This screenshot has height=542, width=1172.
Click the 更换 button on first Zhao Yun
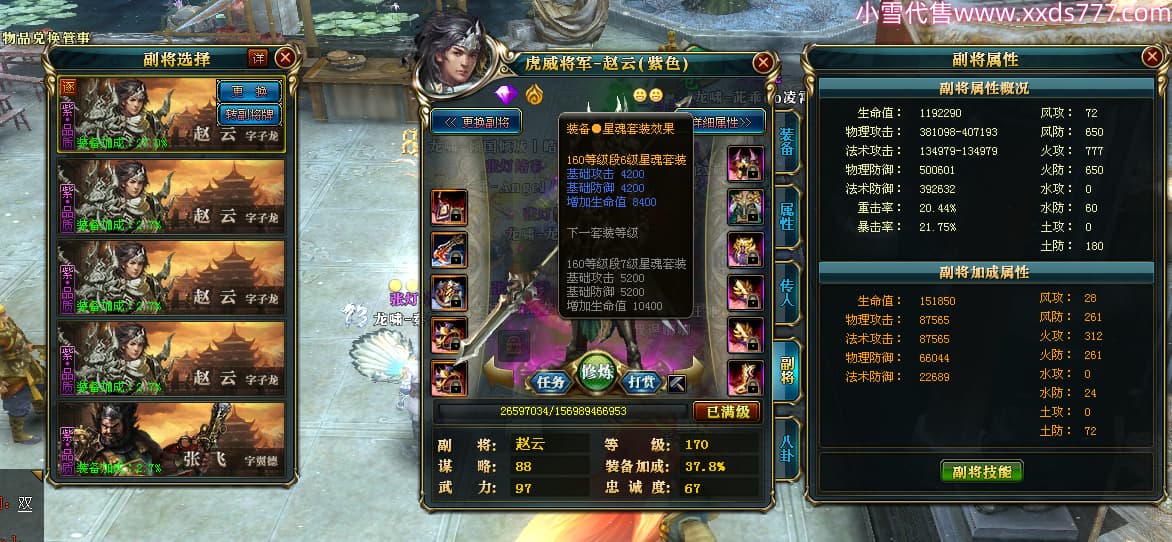point(249,91)
